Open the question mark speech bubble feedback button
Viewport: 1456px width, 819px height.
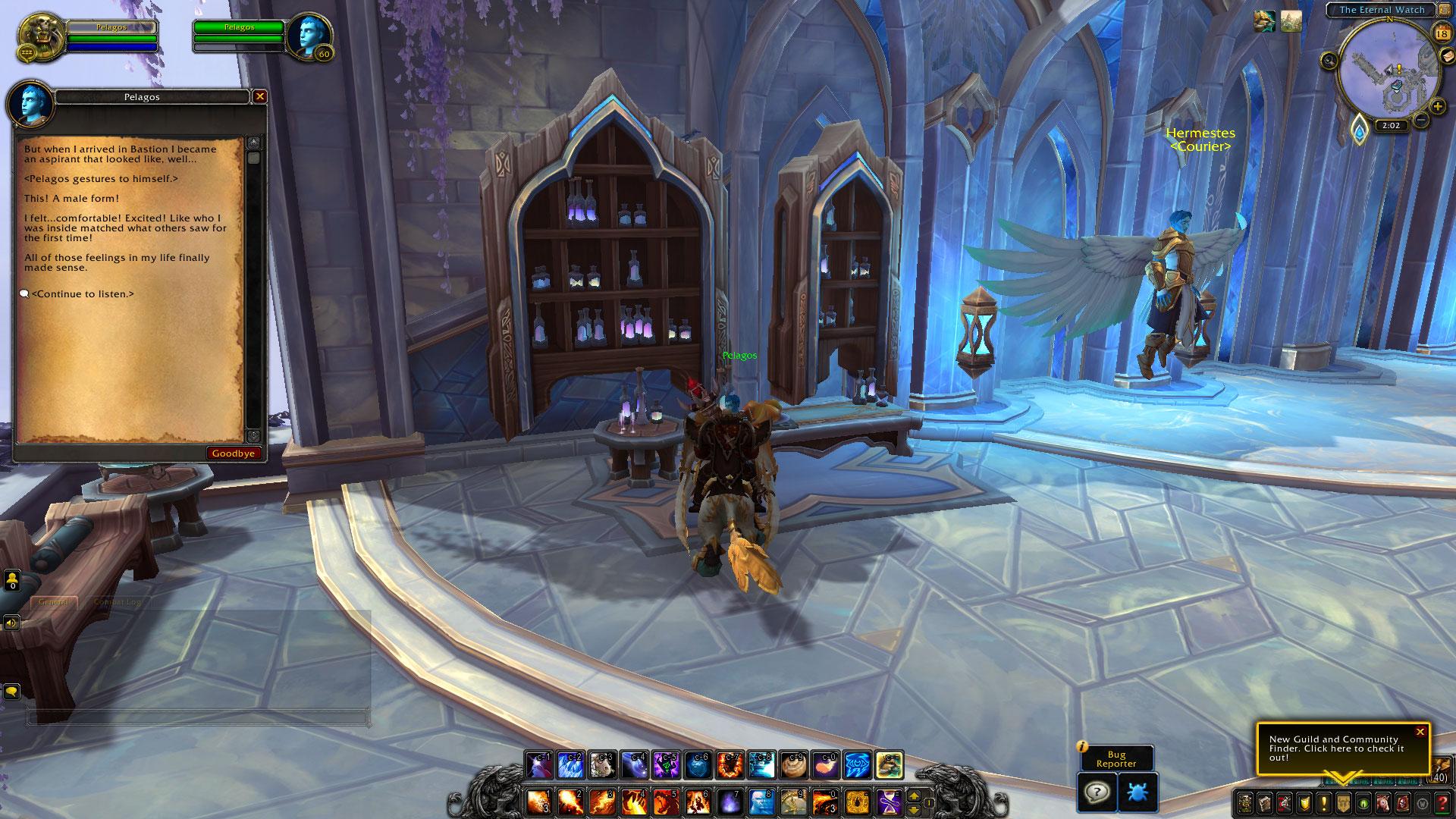(1097, 793)
